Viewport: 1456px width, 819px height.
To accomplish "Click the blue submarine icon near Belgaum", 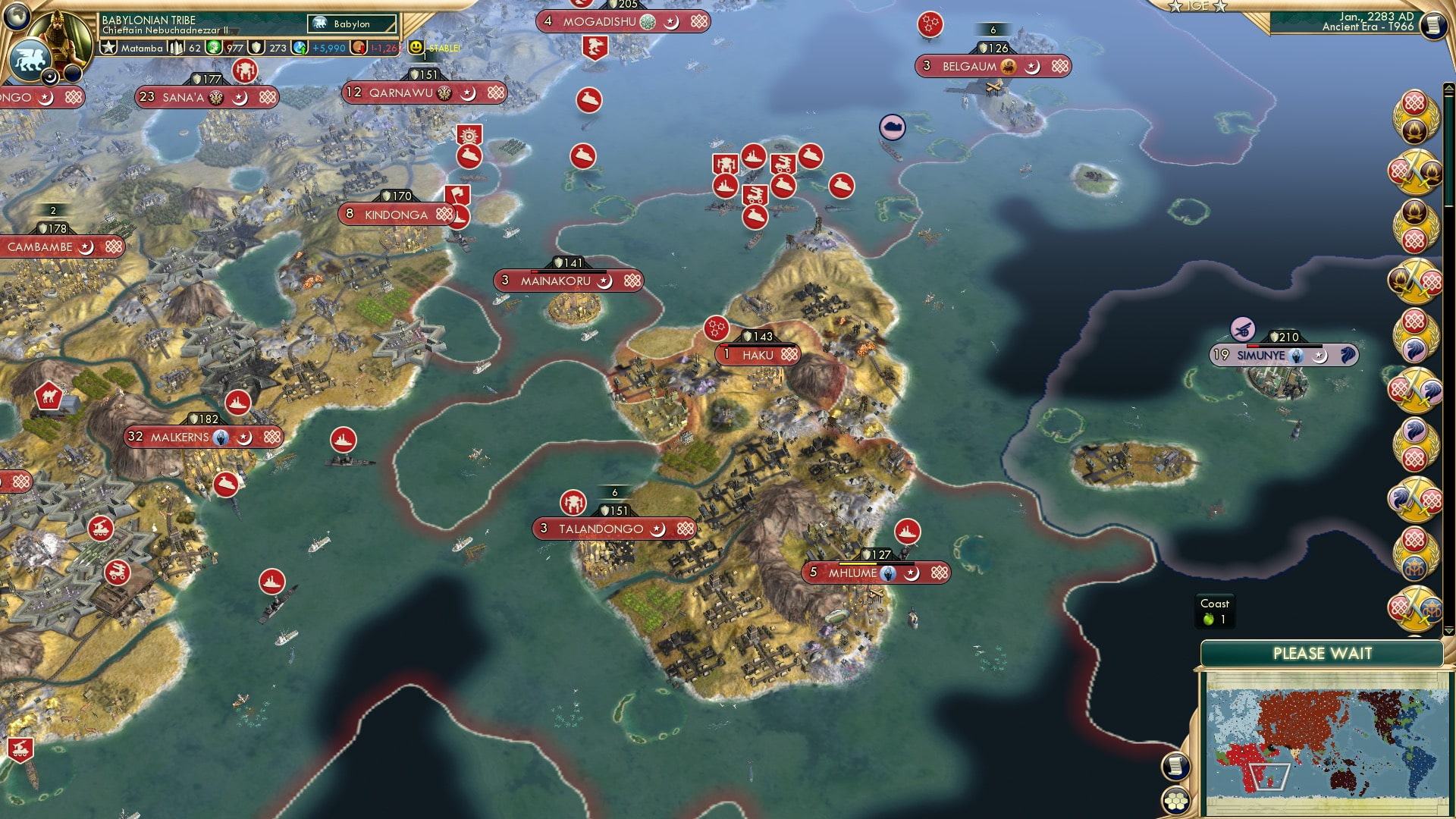I will coord(892,127).
